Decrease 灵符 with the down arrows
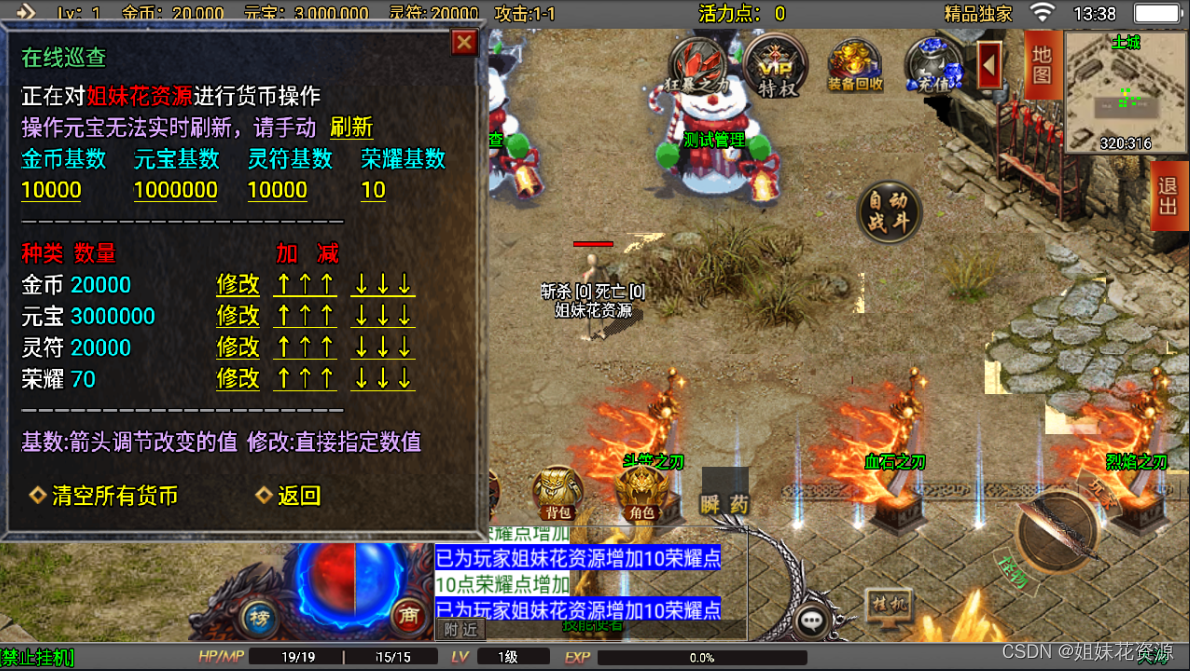Viewport: 1190px width, 671px height. (x=382, y=348)
